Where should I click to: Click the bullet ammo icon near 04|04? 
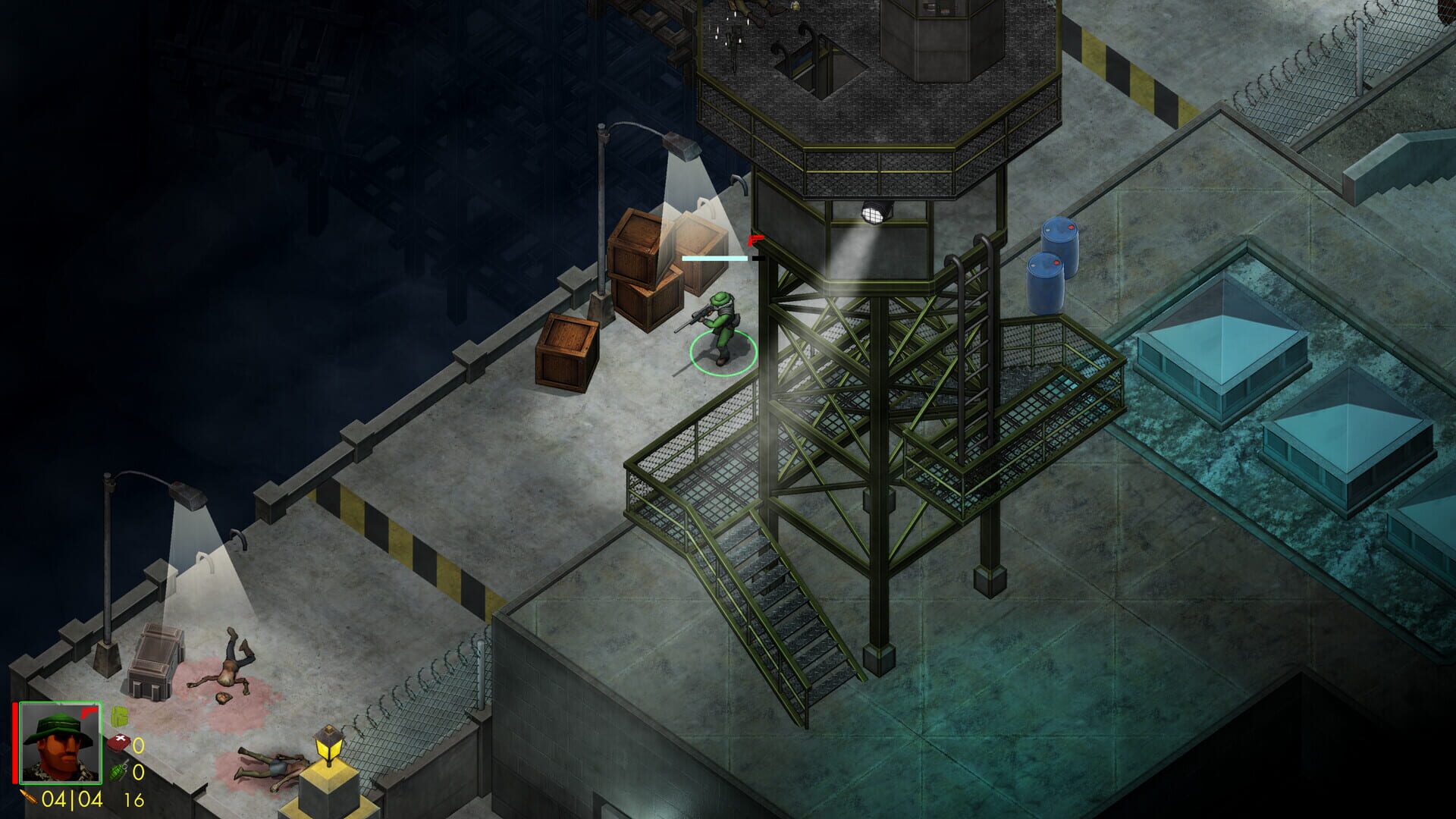pos(29,798)
